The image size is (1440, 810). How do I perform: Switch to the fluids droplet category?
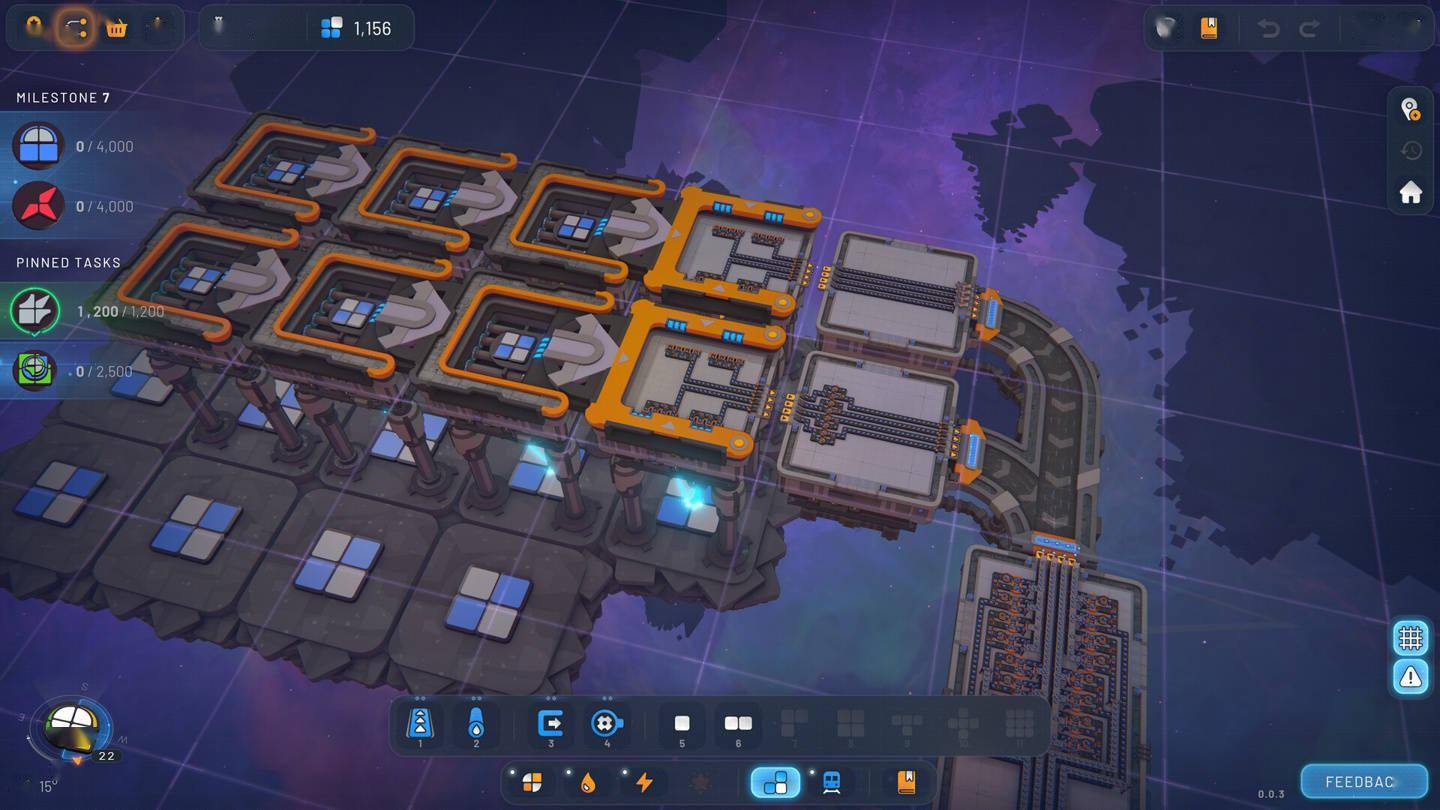pos(588,782)
